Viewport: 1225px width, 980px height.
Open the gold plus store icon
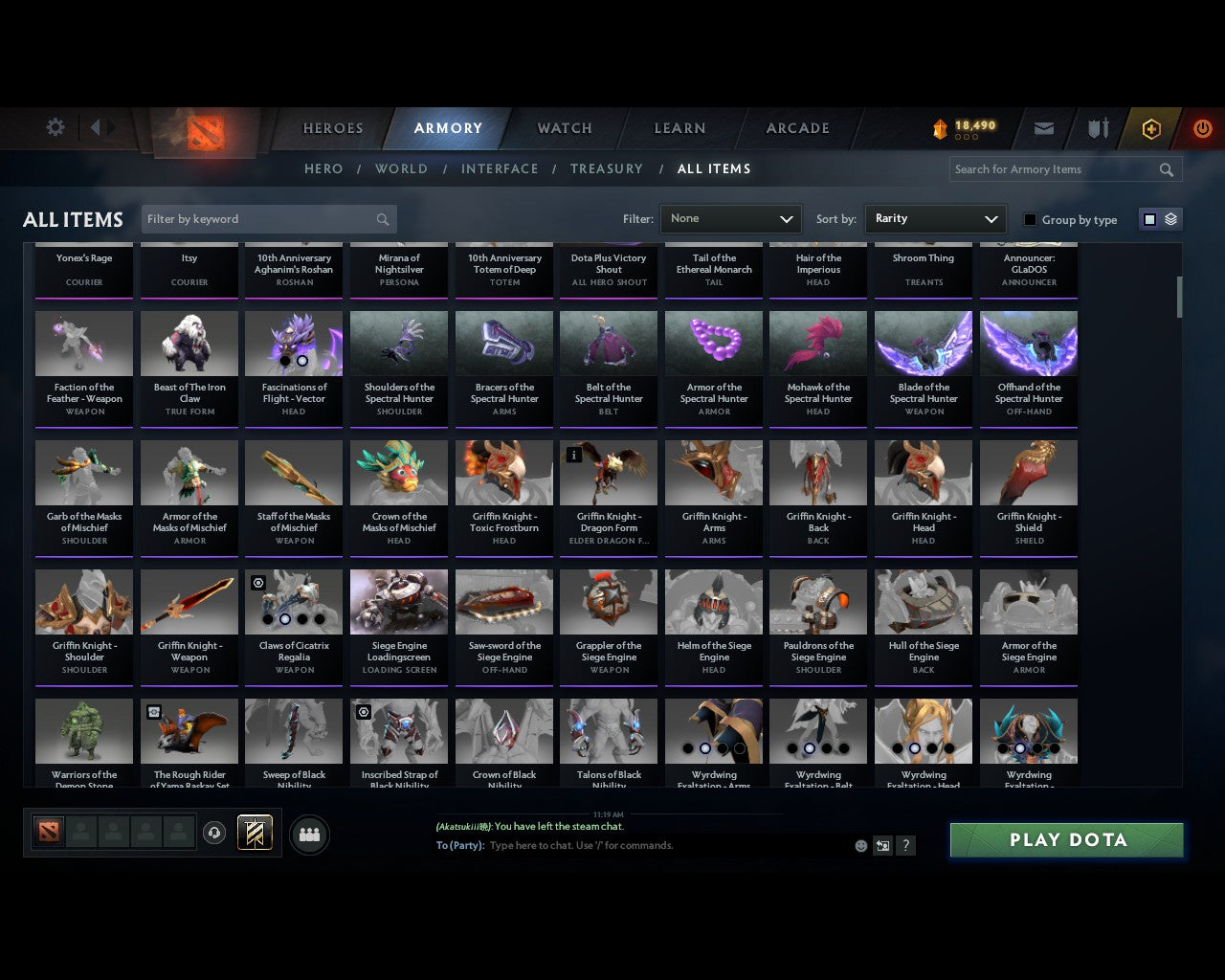click(x=1150, y=128)
